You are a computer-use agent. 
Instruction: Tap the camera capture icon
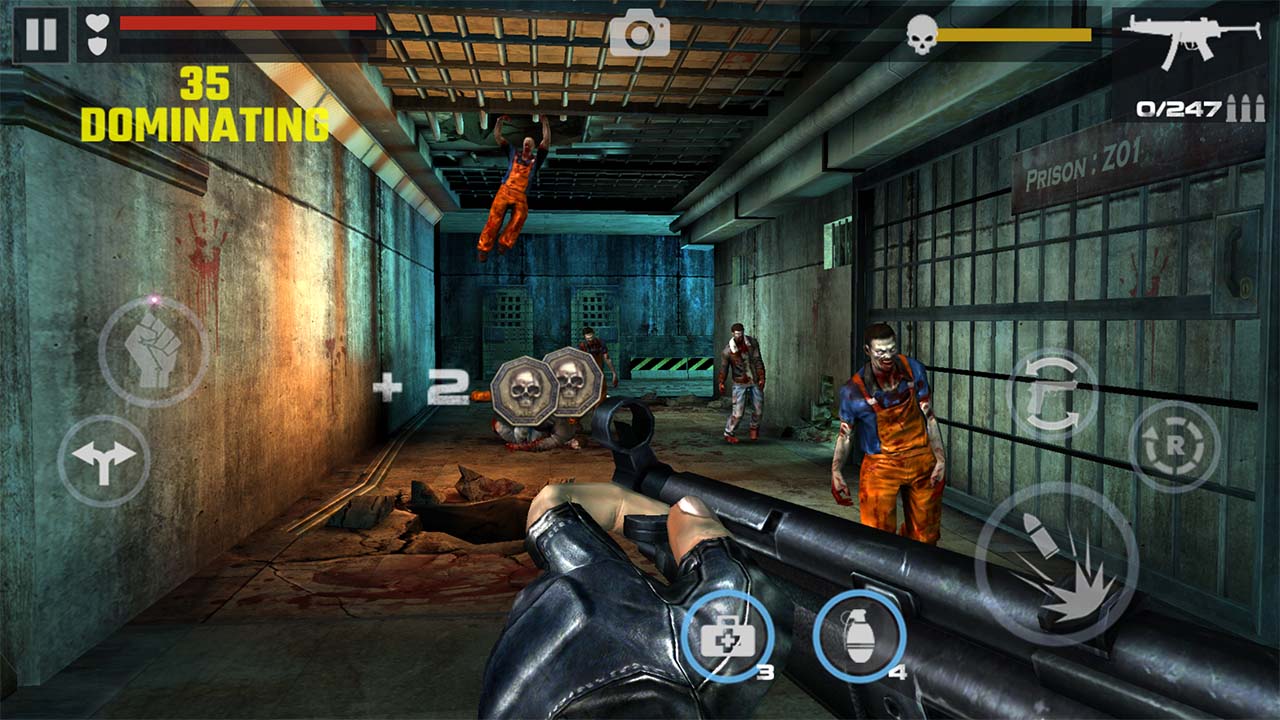coord(640,35)
